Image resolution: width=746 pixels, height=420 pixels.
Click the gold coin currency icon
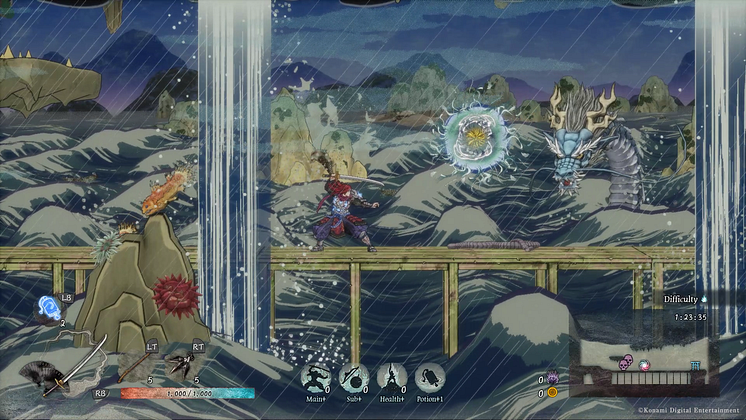pos(551,393)
